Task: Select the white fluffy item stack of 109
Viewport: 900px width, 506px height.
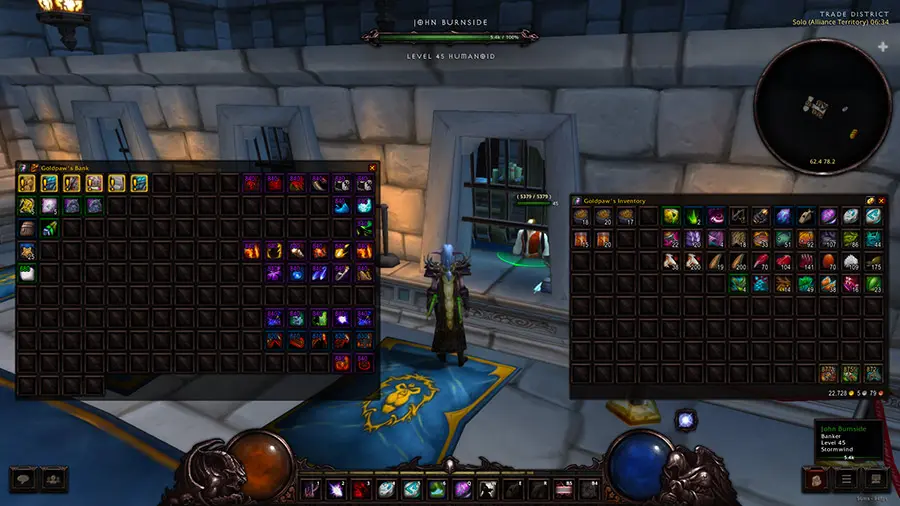Action: click(851, 262)
